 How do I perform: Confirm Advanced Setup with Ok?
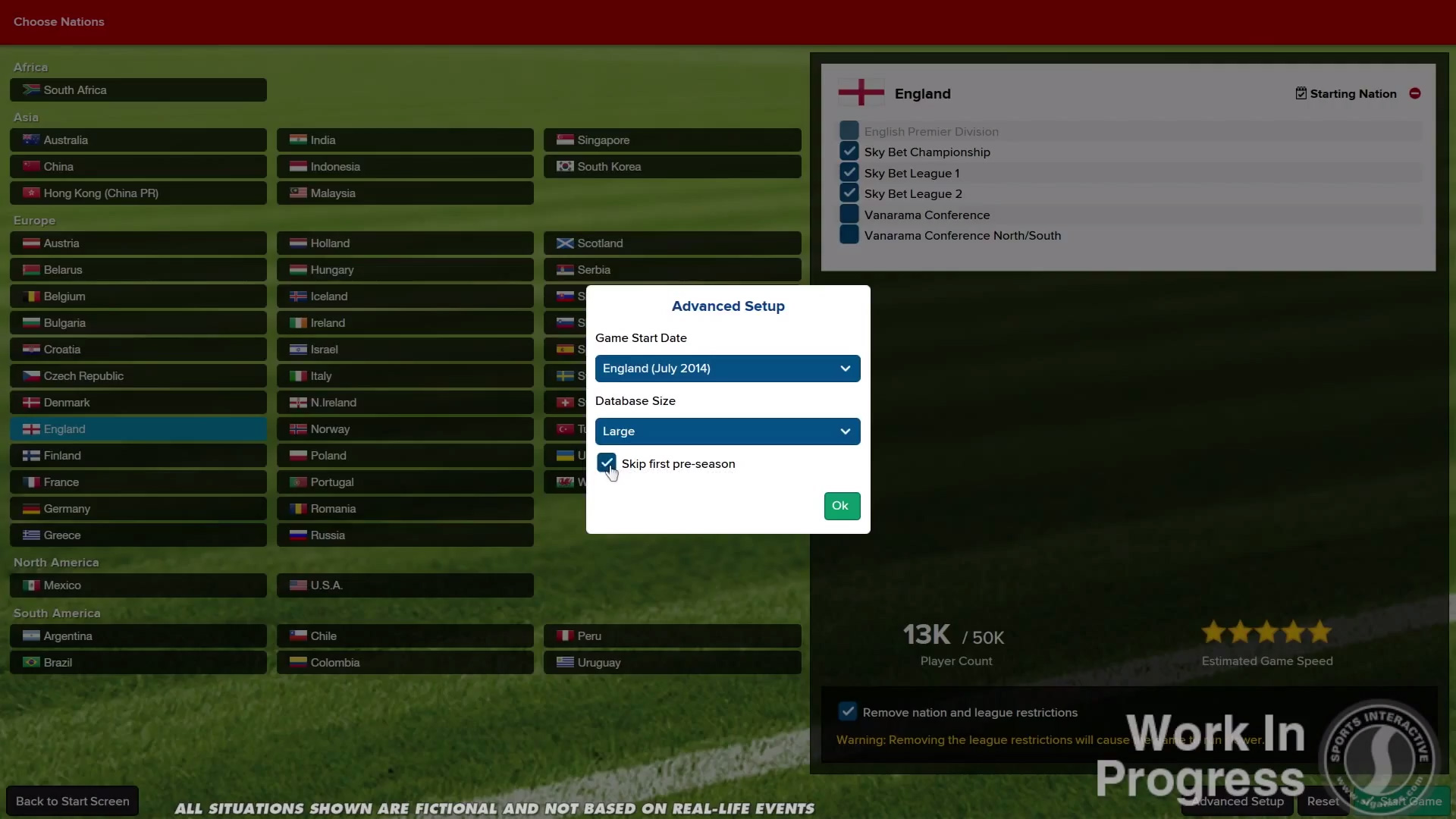pyautogui.click(x=842, y=506)
